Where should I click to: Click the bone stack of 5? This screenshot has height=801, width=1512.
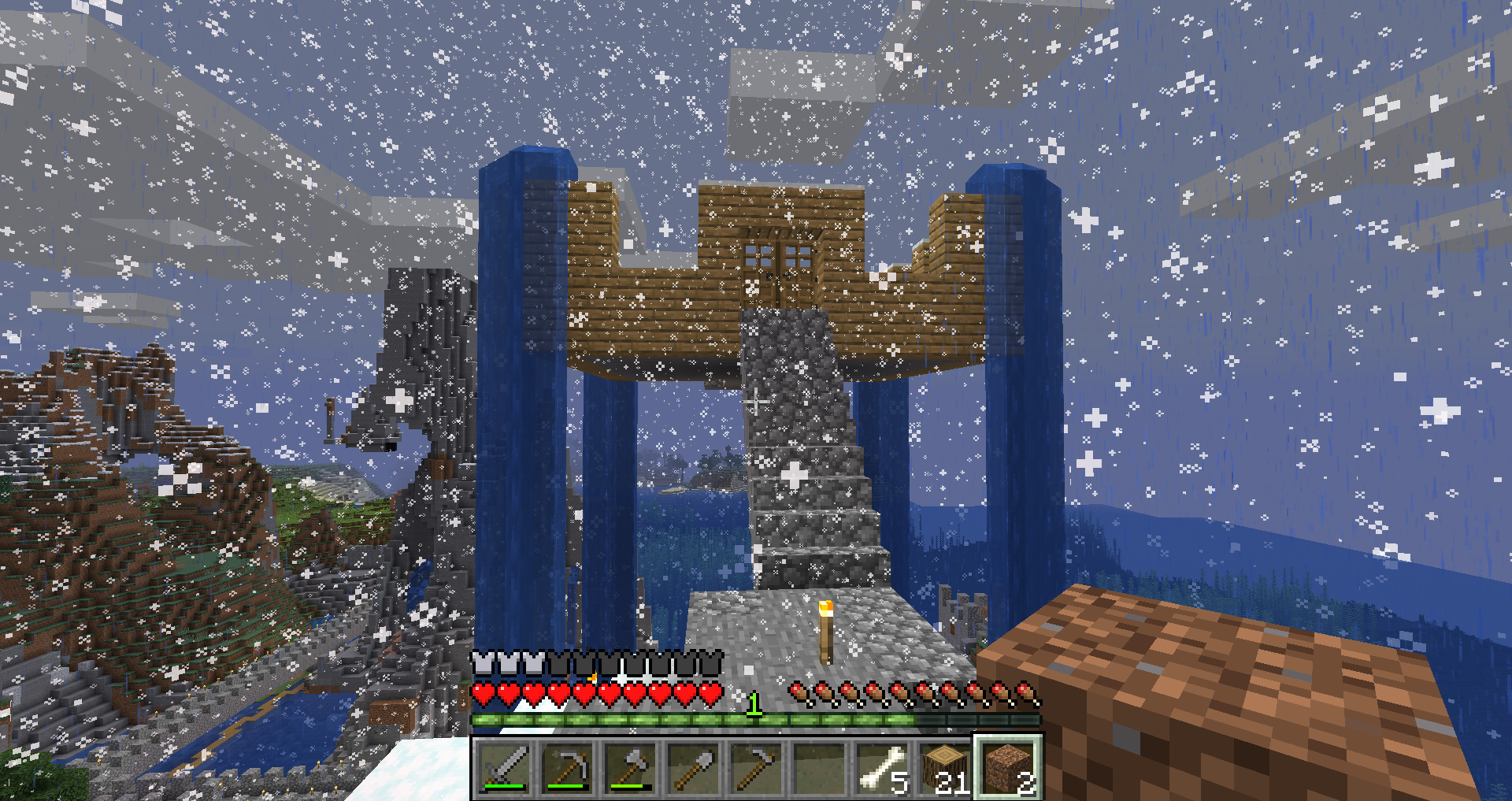coord(883,768)
